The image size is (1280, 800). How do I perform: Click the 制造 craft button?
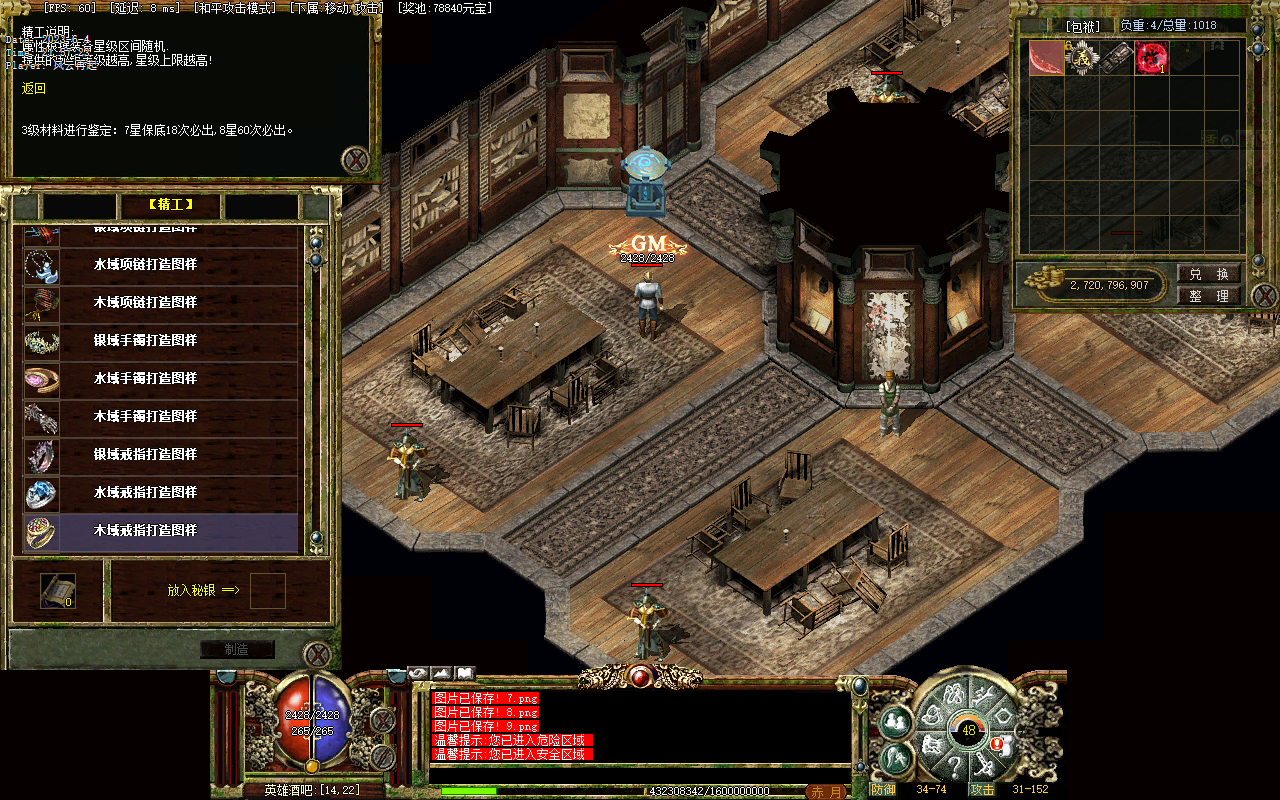click(237, 649)
